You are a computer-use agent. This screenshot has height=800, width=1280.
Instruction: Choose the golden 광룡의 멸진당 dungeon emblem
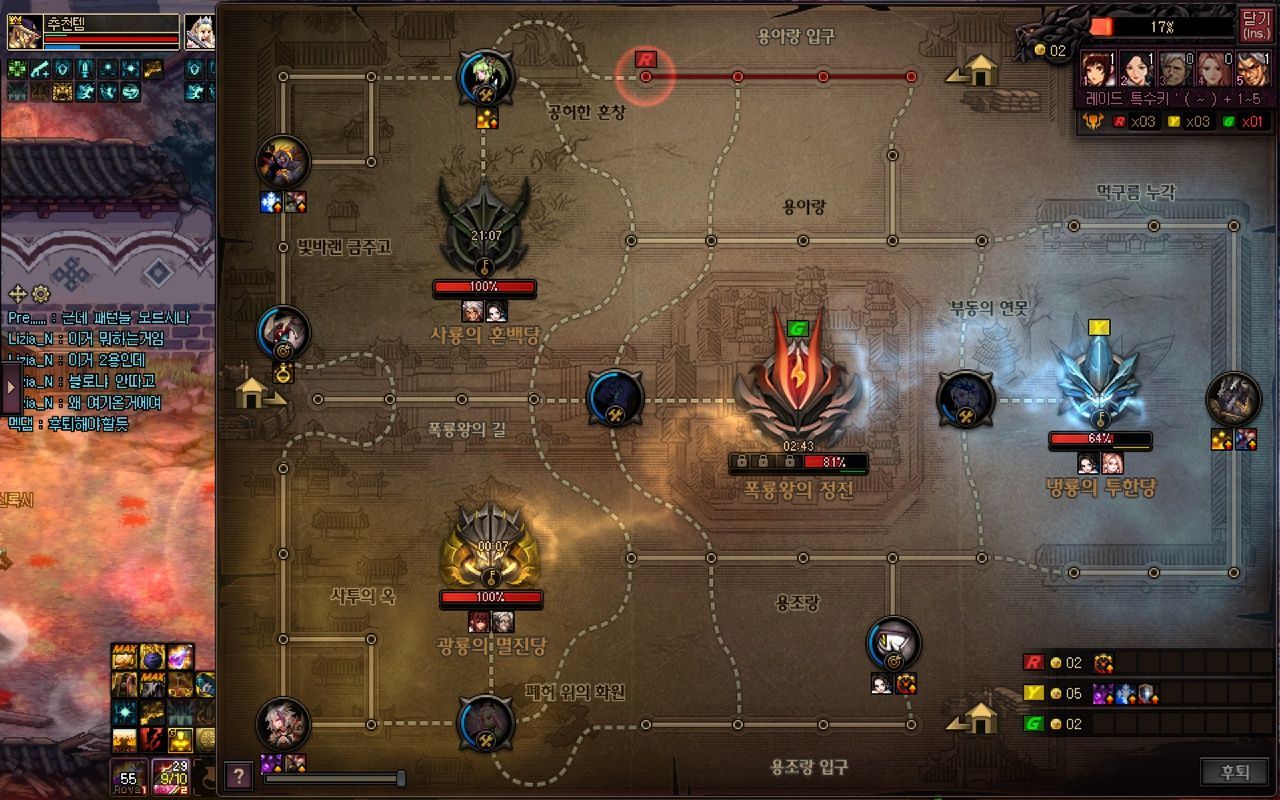point(491,546)
